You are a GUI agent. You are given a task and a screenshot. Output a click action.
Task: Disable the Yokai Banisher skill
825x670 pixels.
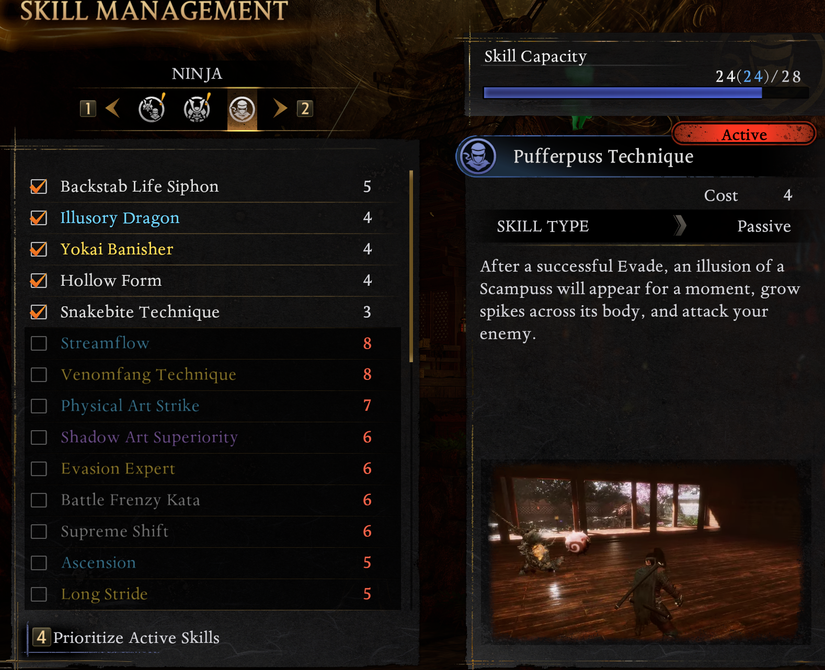(x=39, y=249)
